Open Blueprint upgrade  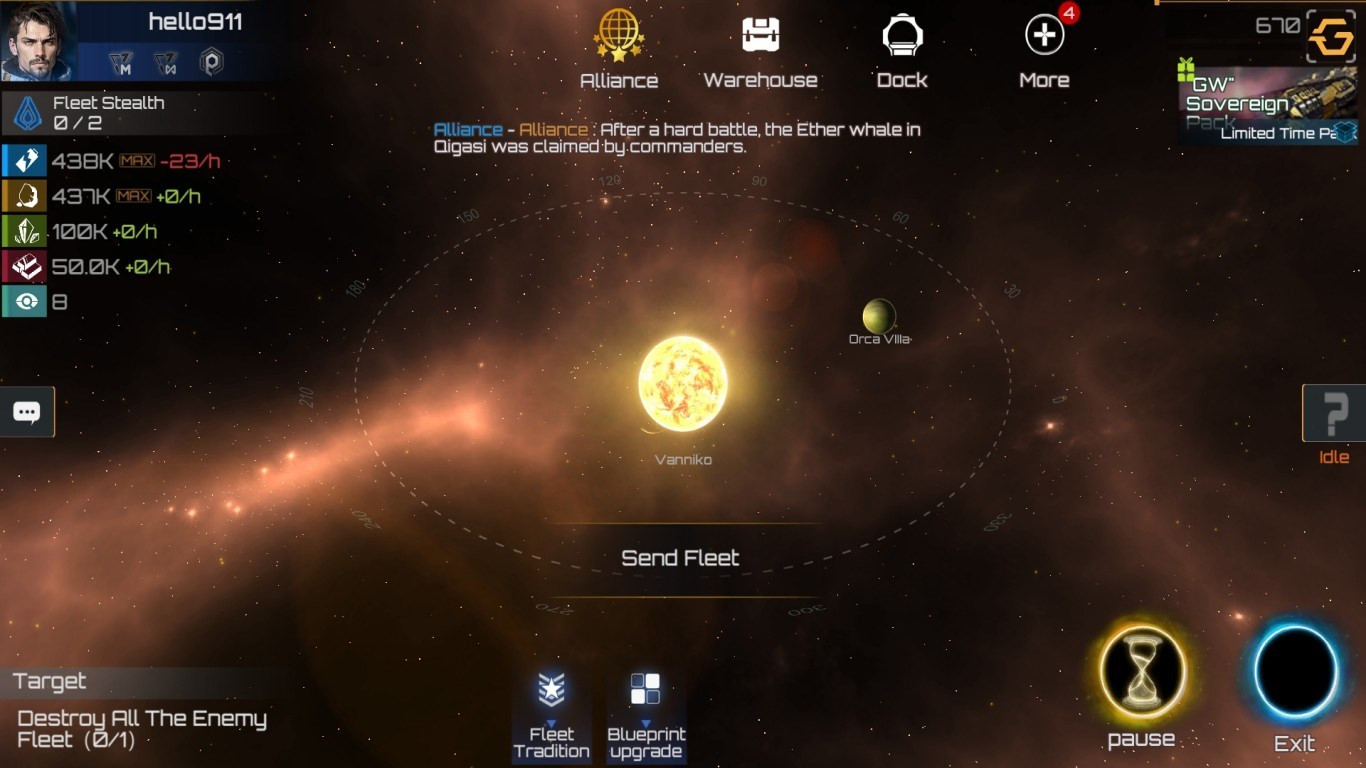[x=645, y=716]
